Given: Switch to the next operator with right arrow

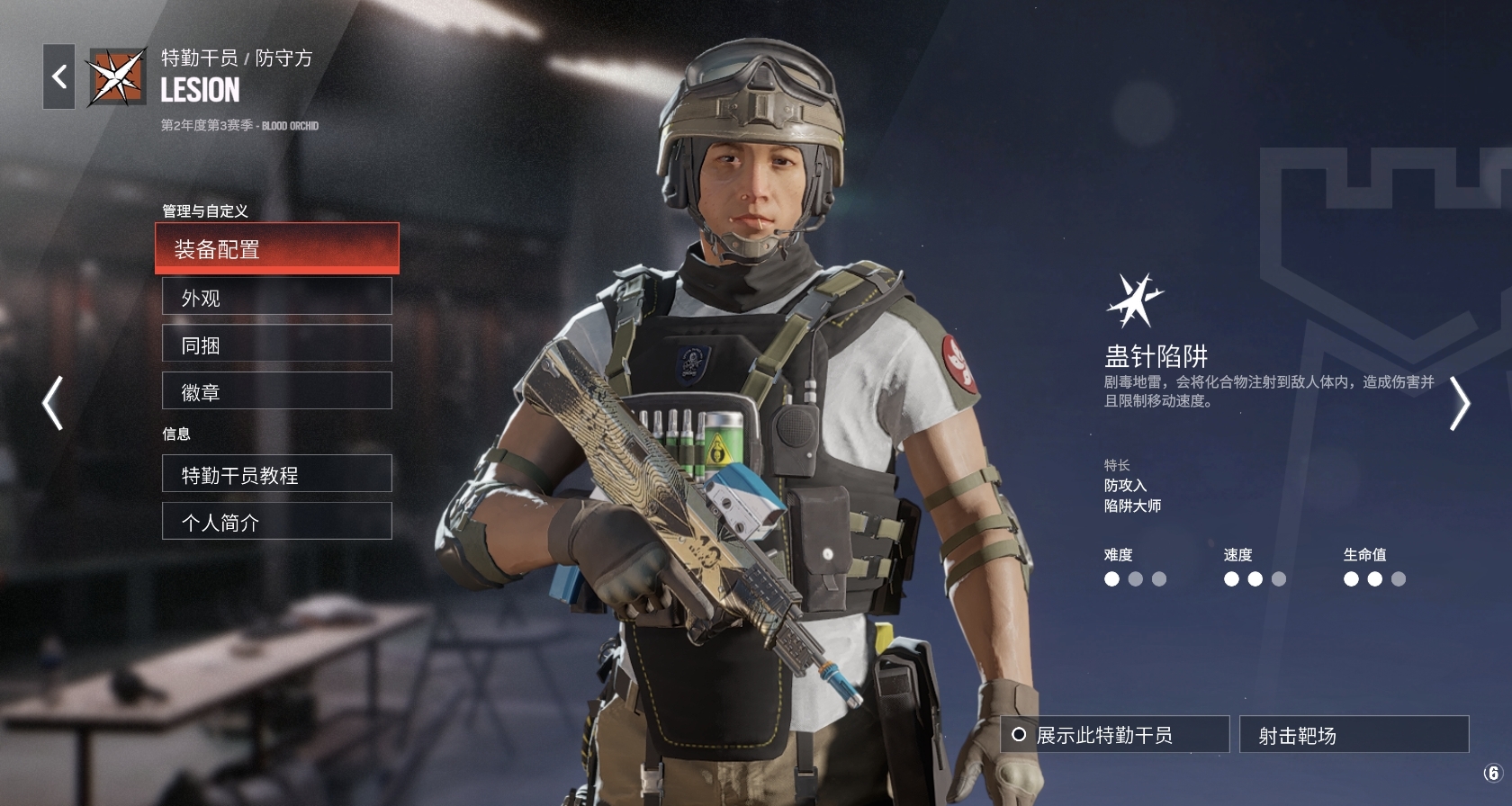Looking at the screenshot, I should pyautogui.click(x=1459, y=402).
